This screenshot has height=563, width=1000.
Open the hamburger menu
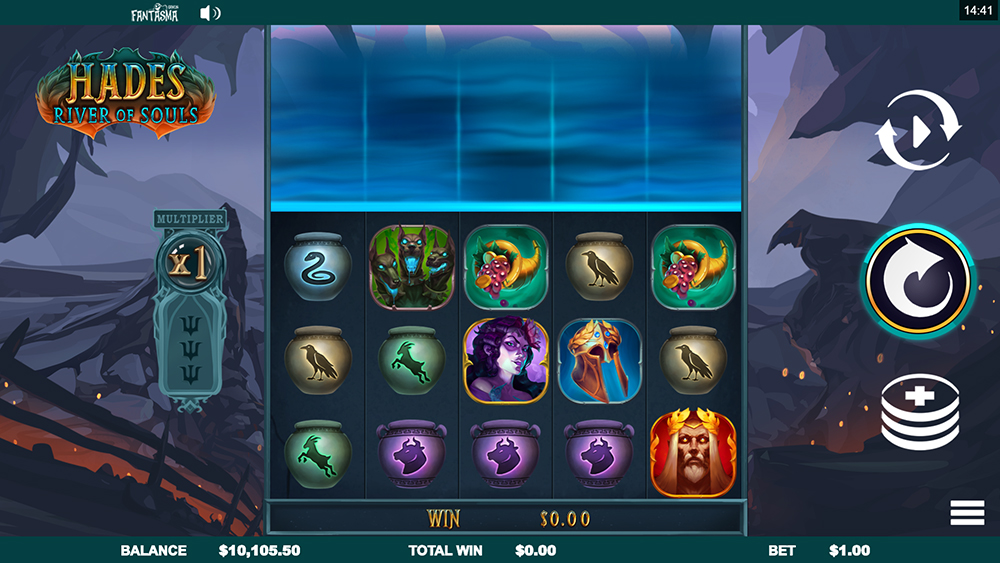click(x=967, y=513)
